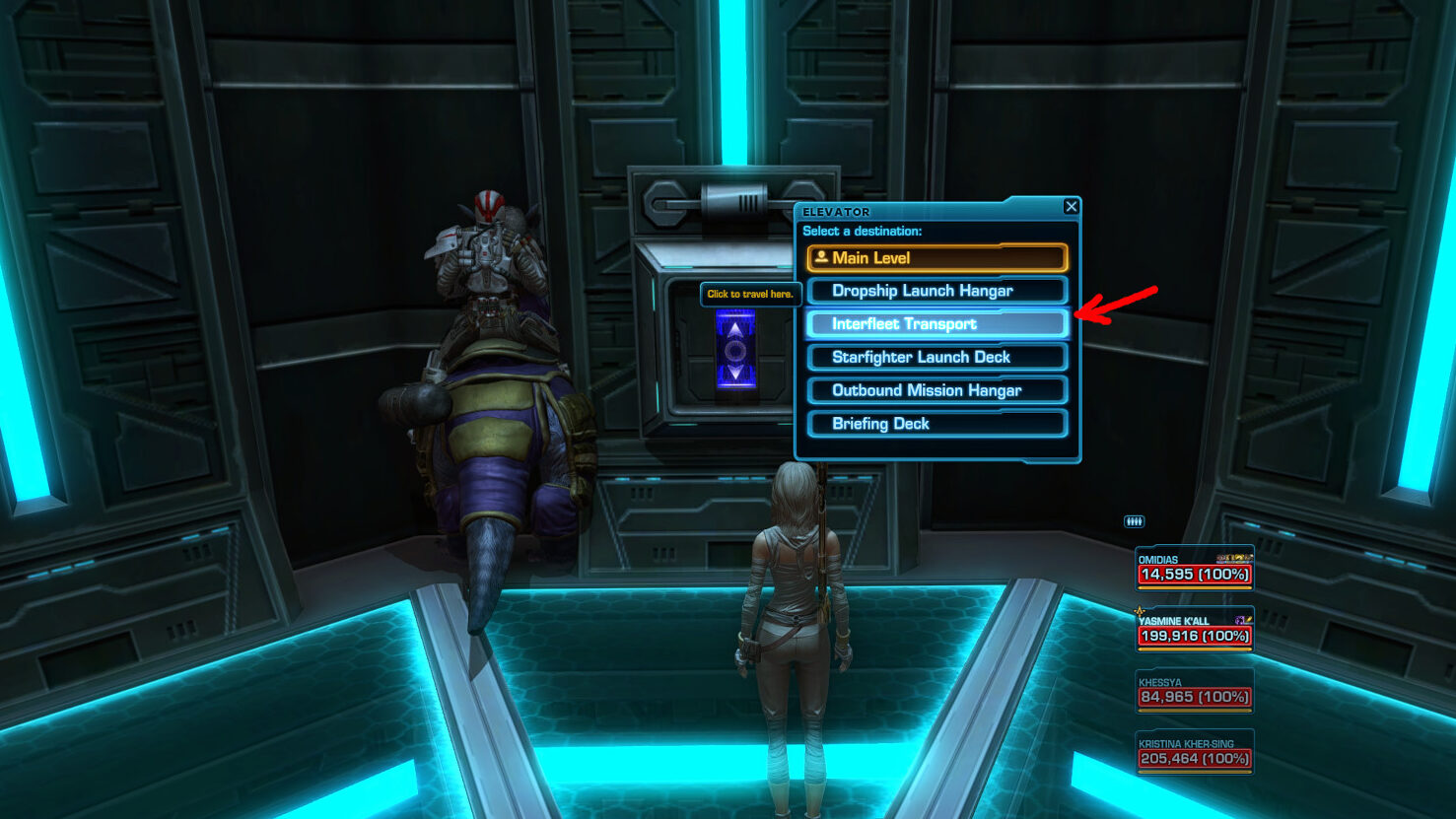This screenshot has height=819, width=1456.
Task: Close the Elevator window
Action: click(x=1071, y=207)
